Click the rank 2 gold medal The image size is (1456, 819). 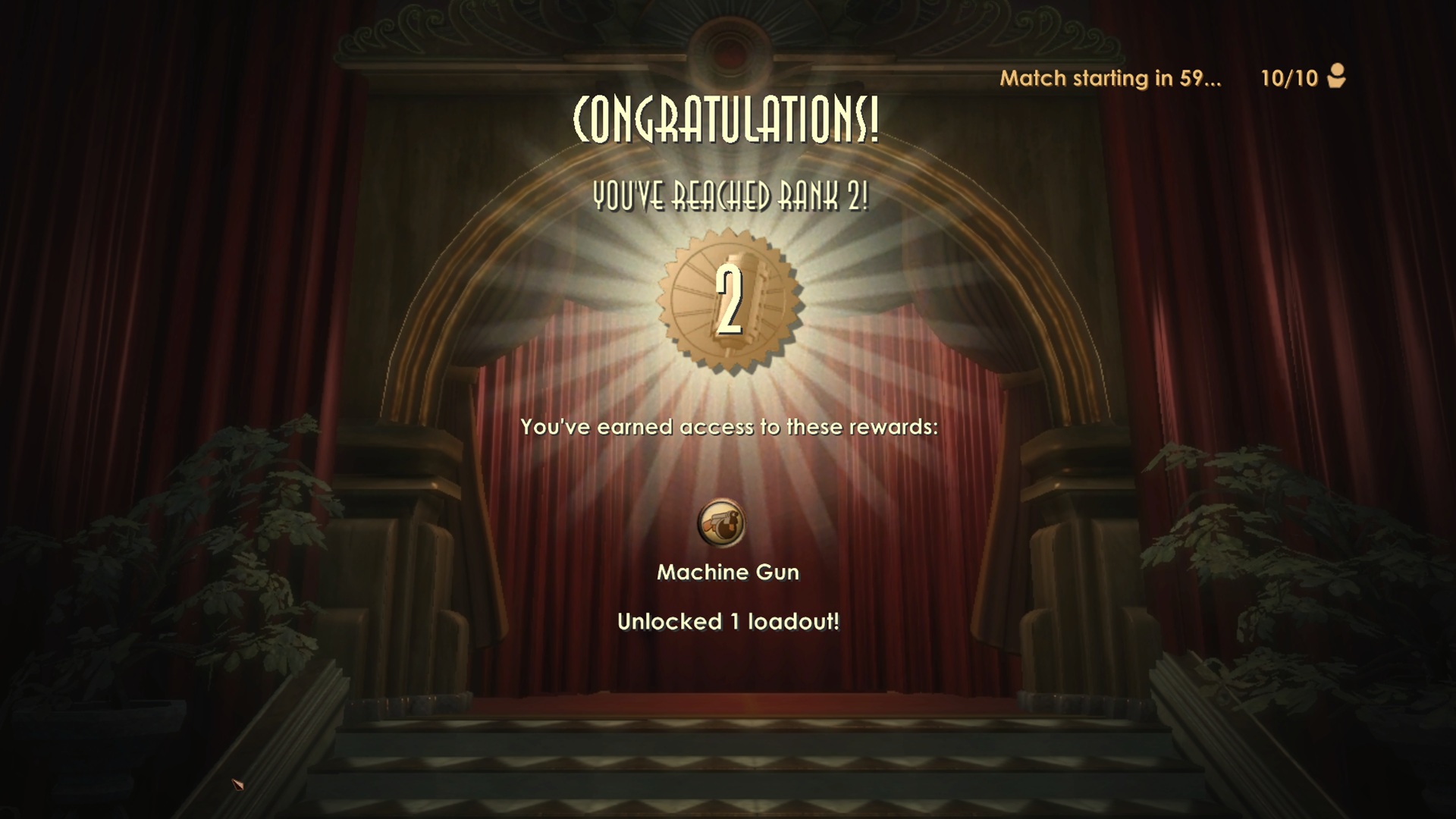pos(729,302)
